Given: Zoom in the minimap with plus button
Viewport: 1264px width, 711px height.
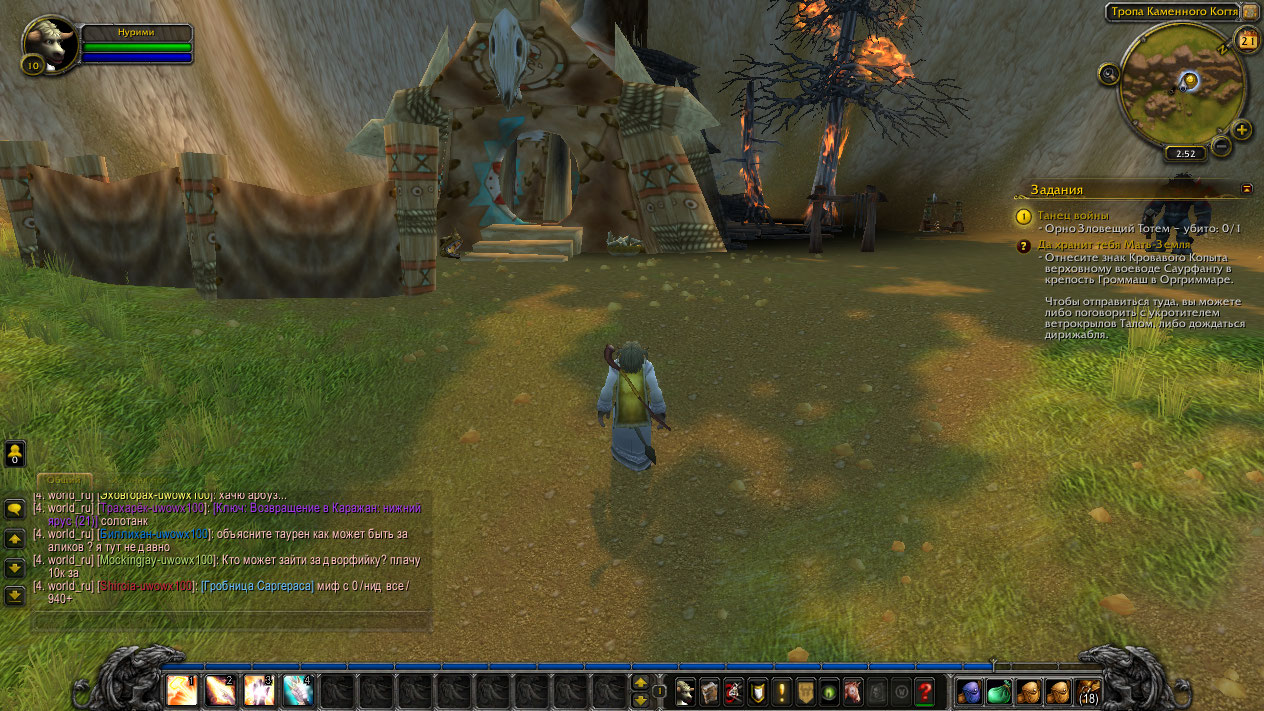Looking at the screenshot, I should pos(1242,130).
